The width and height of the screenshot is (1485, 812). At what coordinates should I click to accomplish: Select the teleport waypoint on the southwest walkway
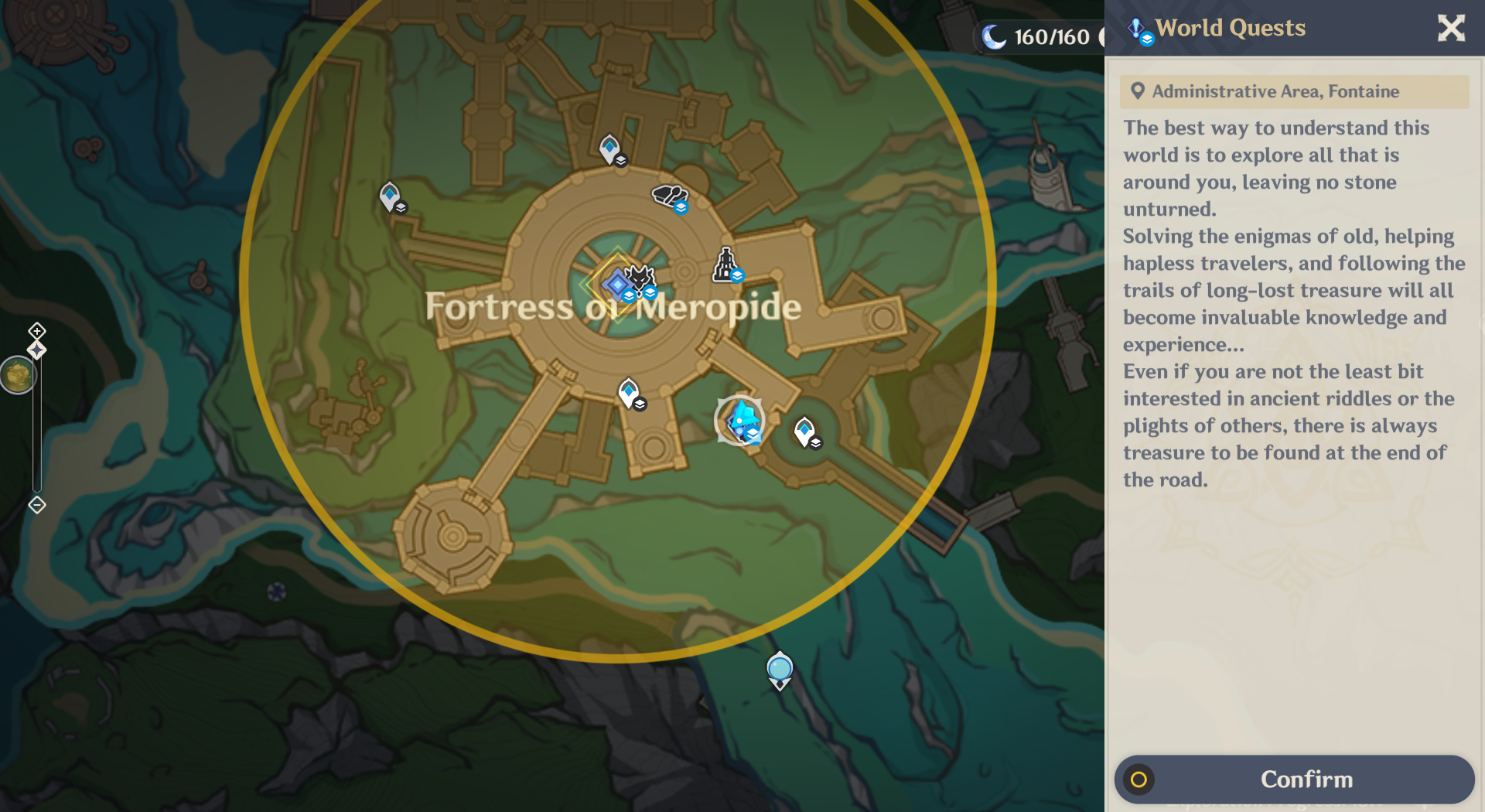(x=630, y=391)
